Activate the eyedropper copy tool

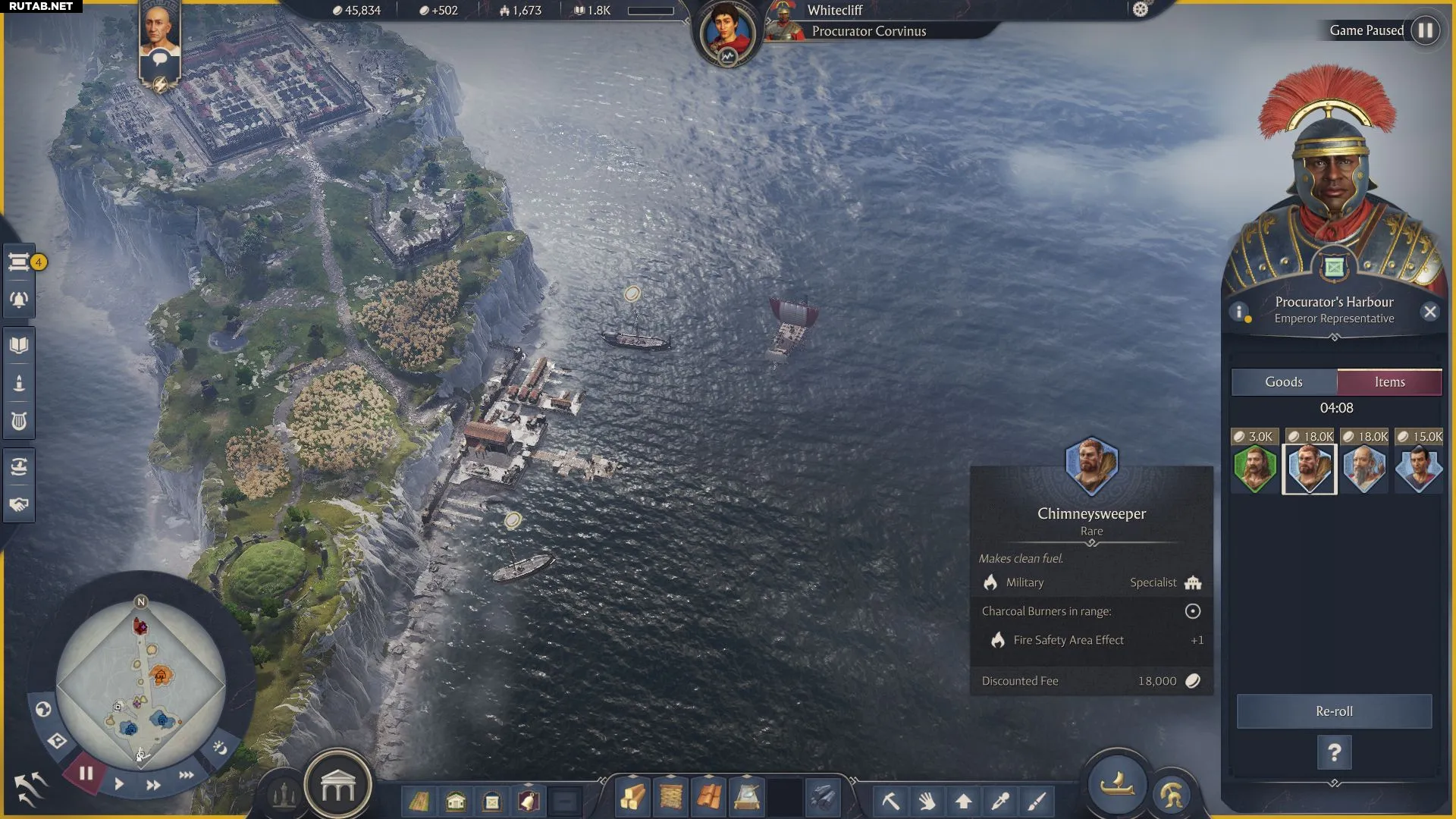pyautogui.click(x=1000, y=801)
